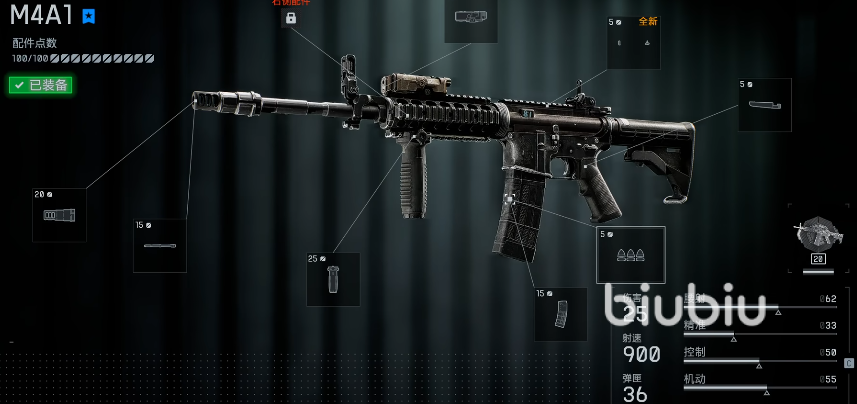Image resolution: width=857 pixels, height=404 pixels.
Task: Open the barrel attachment slot
Action: [160, 246]
